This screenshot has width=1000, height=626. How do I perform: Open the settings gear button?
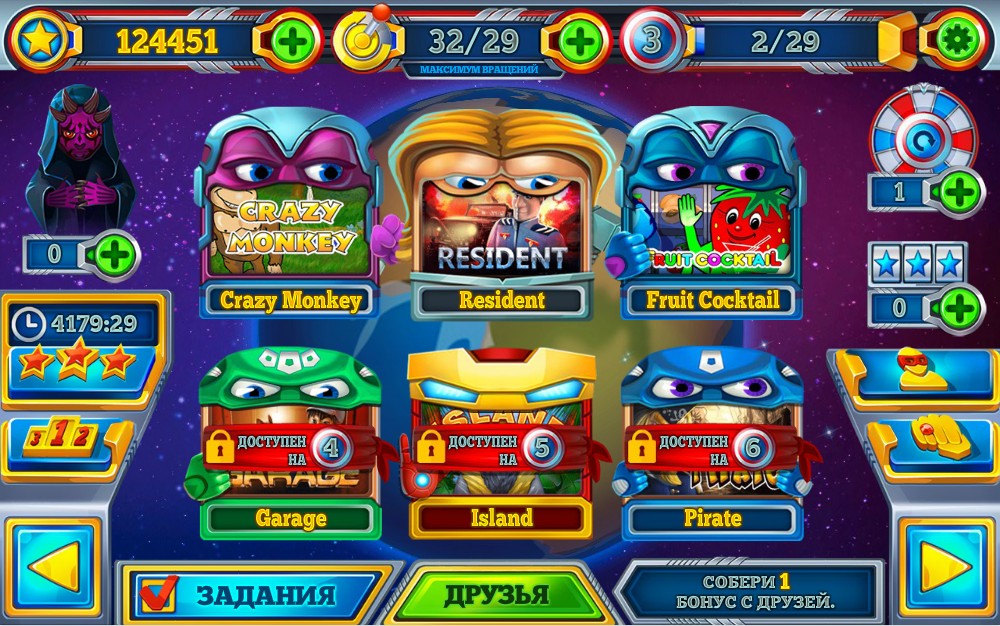point(957,40)
